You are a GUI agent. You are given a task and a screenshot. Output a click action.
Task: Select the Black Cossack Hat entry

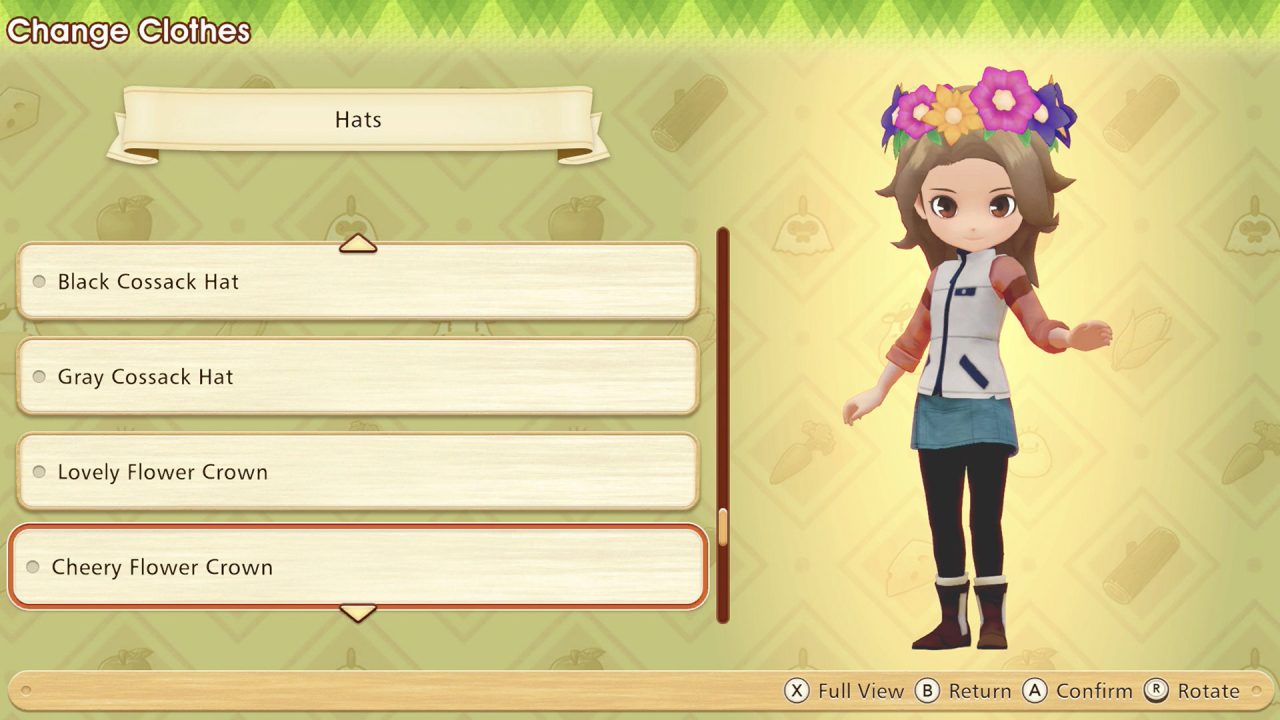pyautogui.click(x=357, y=282)
